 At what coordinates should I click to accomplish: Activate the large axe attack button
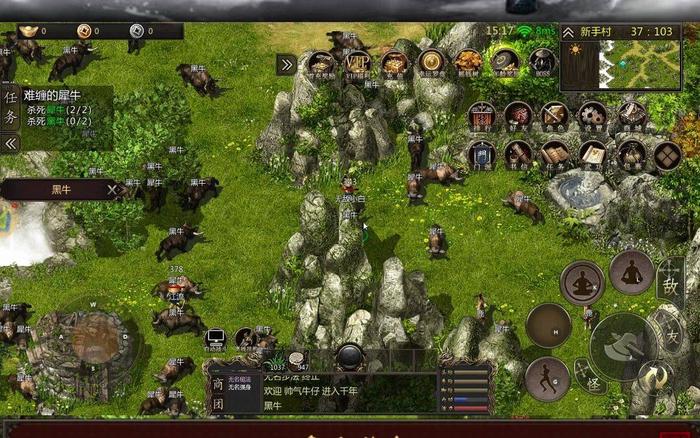tap(622, 346)
